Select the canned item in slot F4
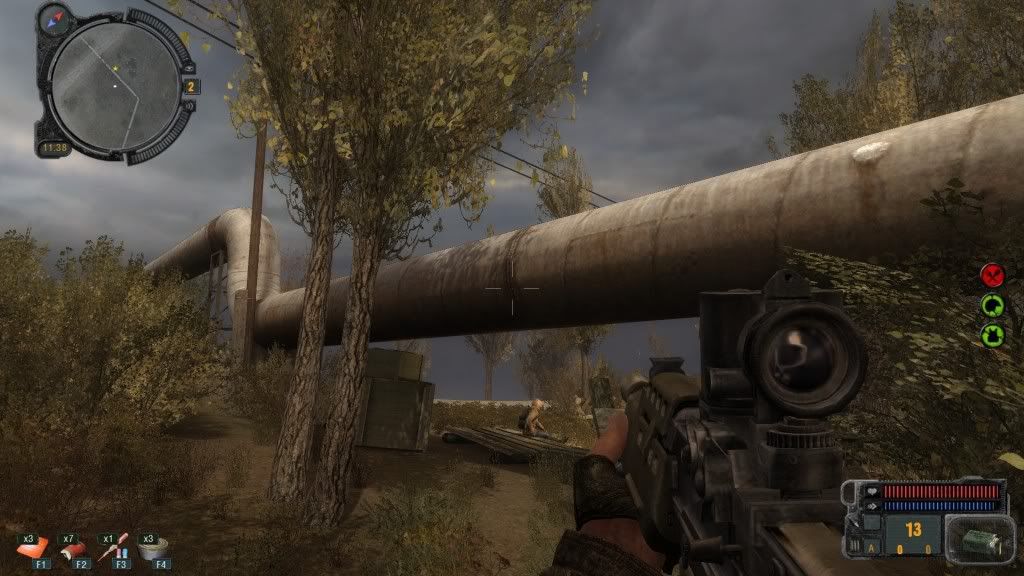This screenshot has width=1024, height=576. (x=153, y=547)
